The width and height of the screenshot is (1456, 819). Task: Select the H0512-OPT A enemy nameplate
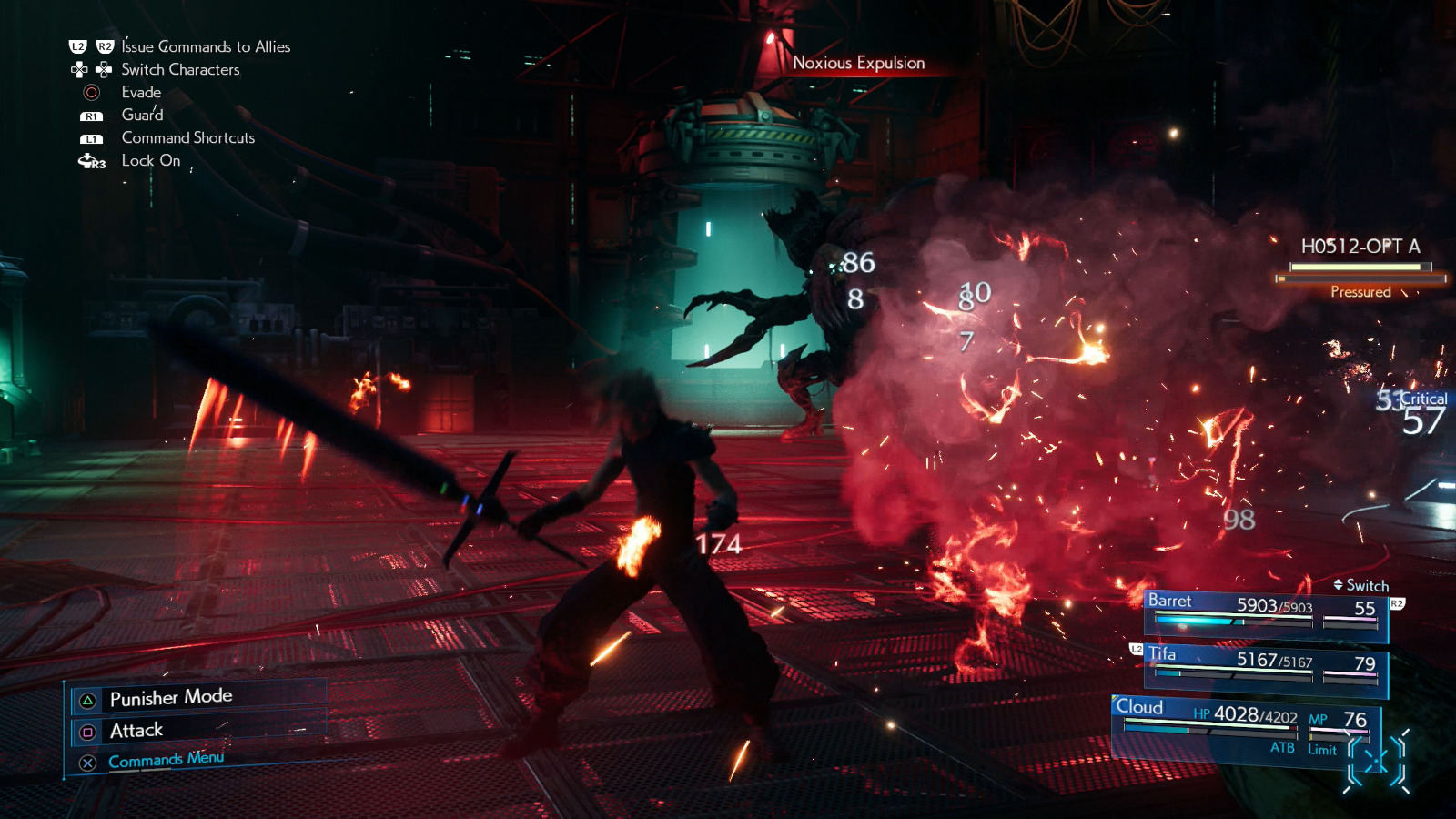coord(1359,245)
